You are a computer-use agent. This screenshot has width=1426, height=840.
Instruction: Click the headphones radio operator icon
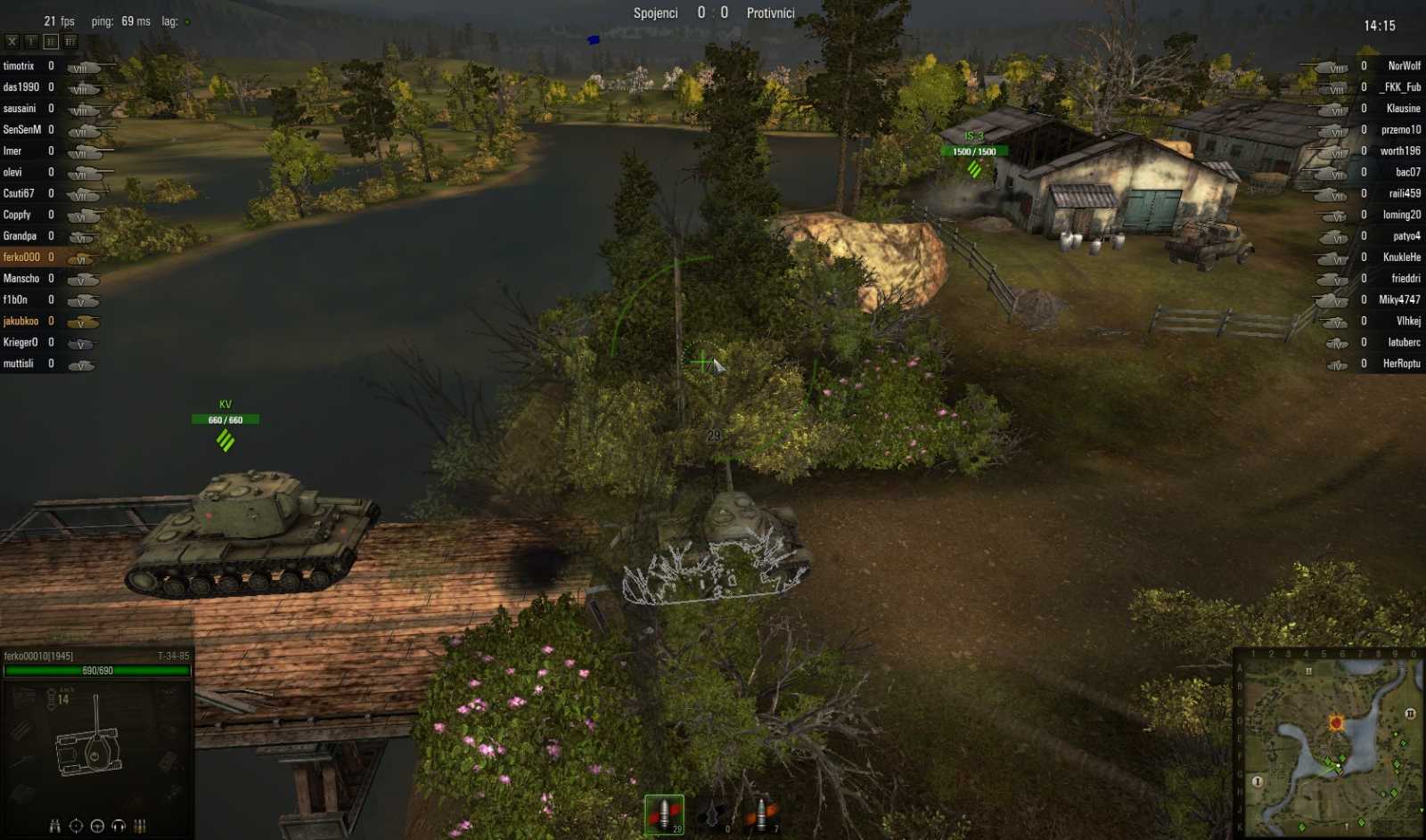click(x=119, y=826)
